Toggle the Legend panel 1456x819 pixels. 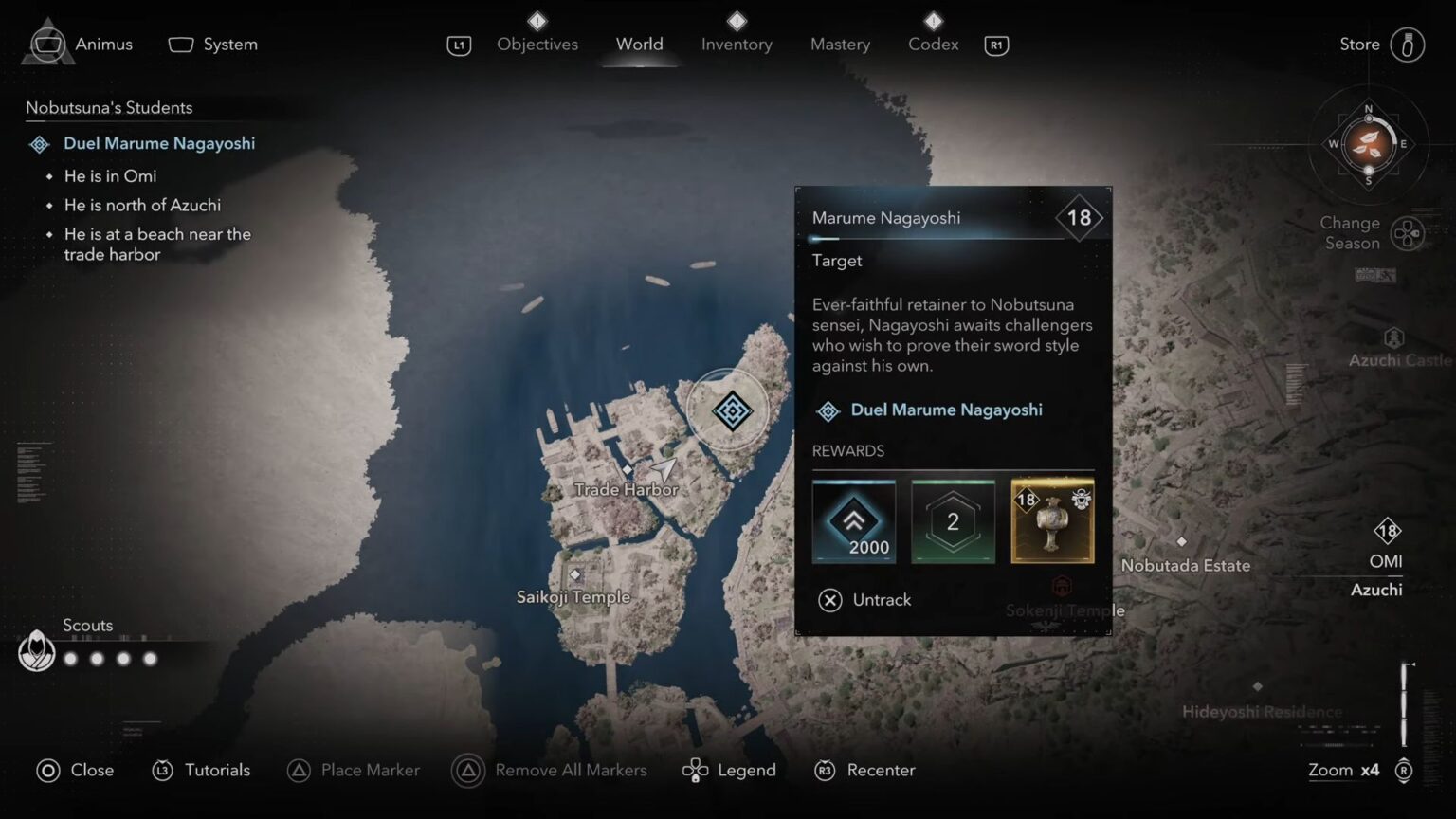coord(729,770)
